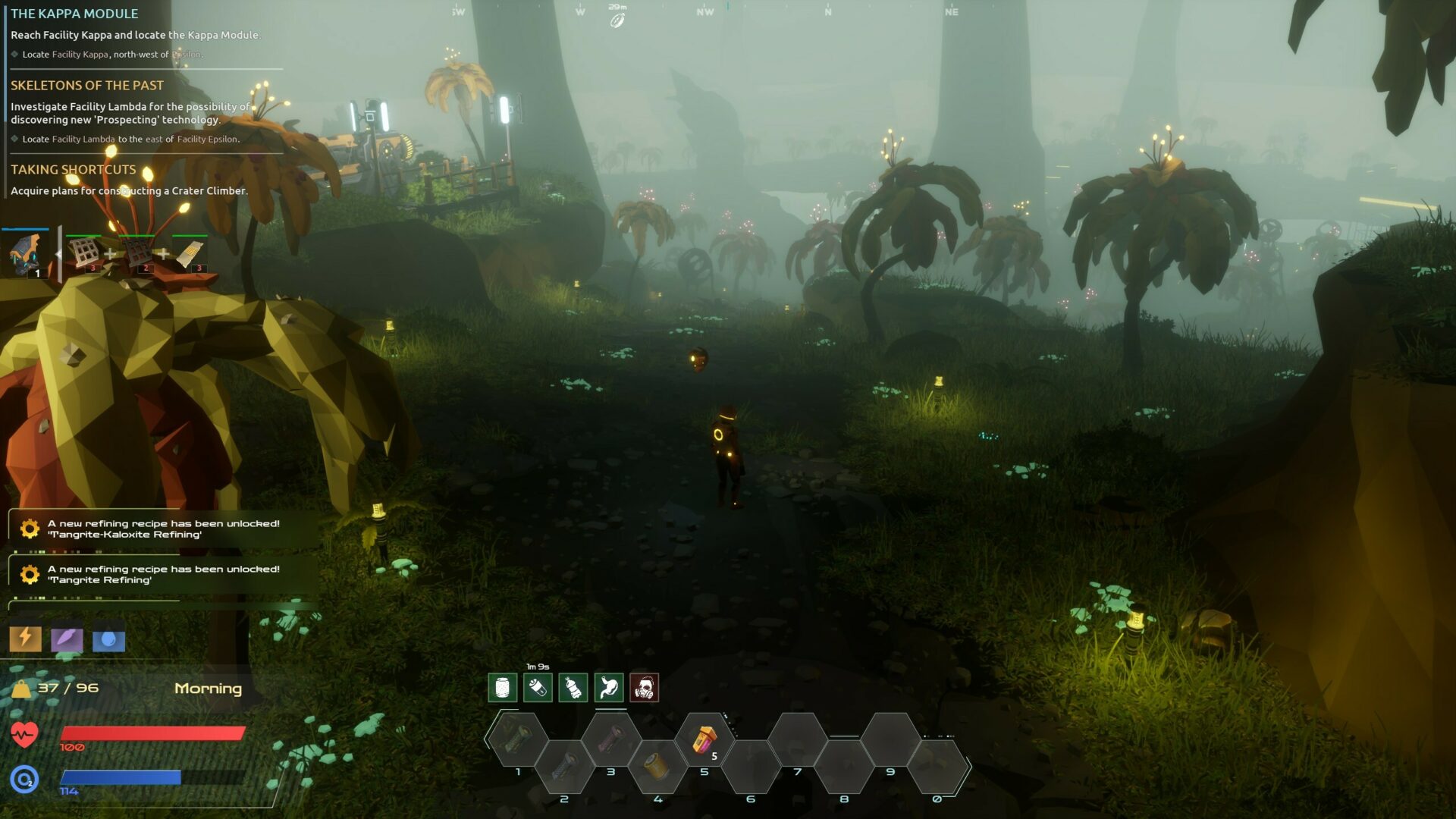This screenshot has height=819, width=1456.
Task: Select the yellow barrel in hotbar slot 4
Action: tap(657, 766)
